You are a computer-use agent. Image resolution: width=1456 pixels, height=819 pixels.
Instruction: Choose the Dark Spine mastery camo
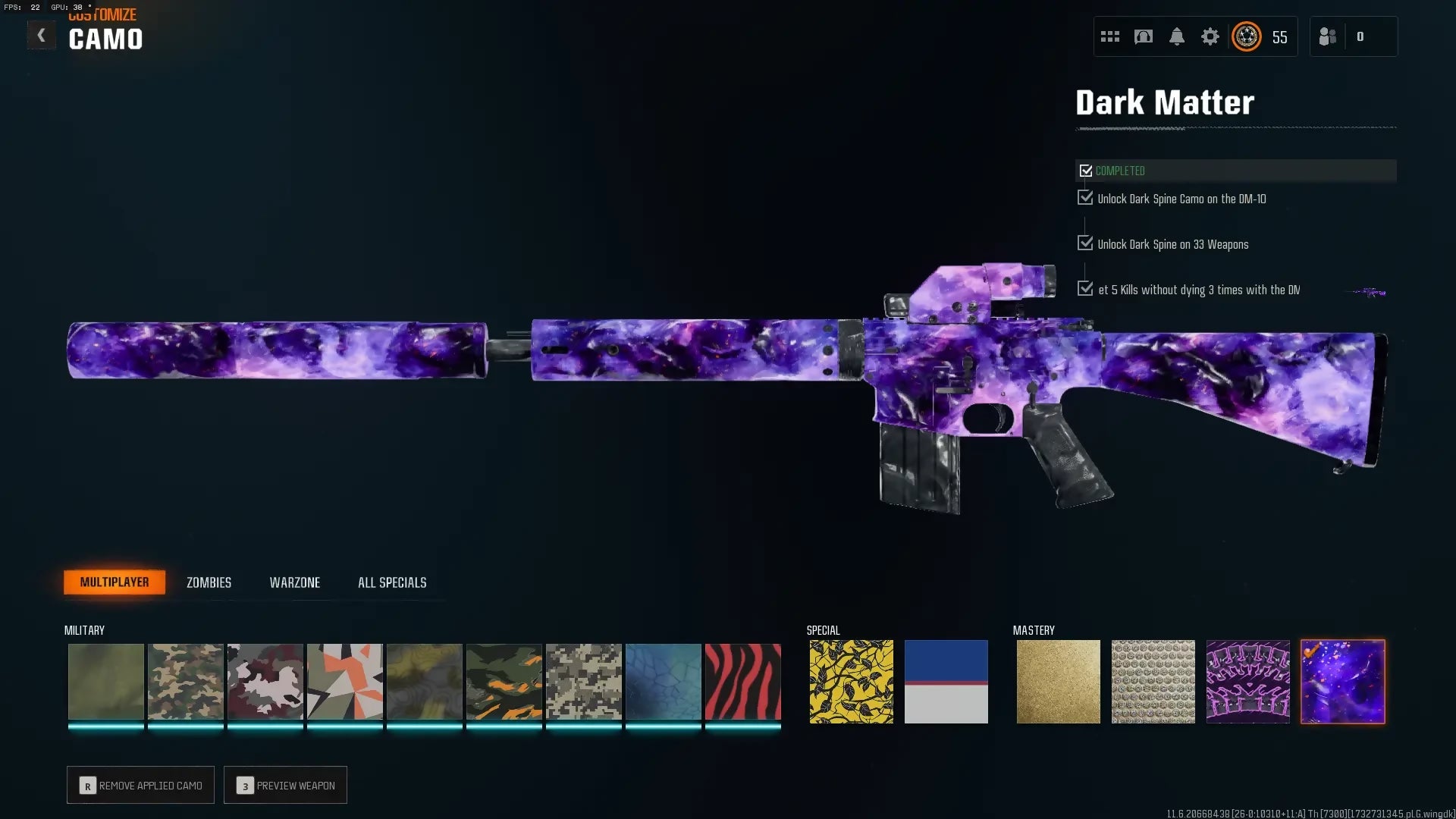tap(1247, 682)
